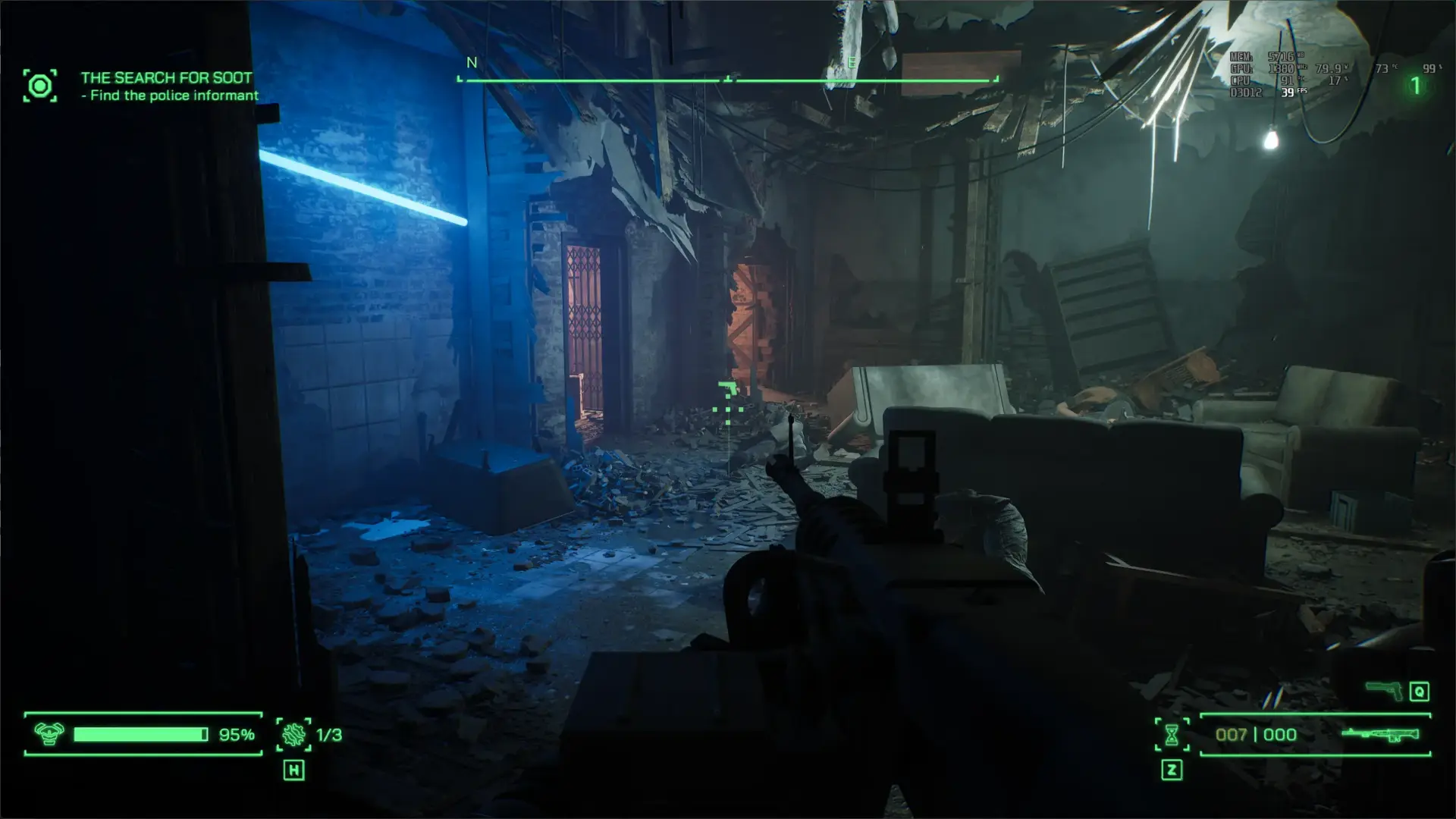Screen dimensions: 1456x819
Task: Select The Search for Soot quest title
Action: point(166,77)
